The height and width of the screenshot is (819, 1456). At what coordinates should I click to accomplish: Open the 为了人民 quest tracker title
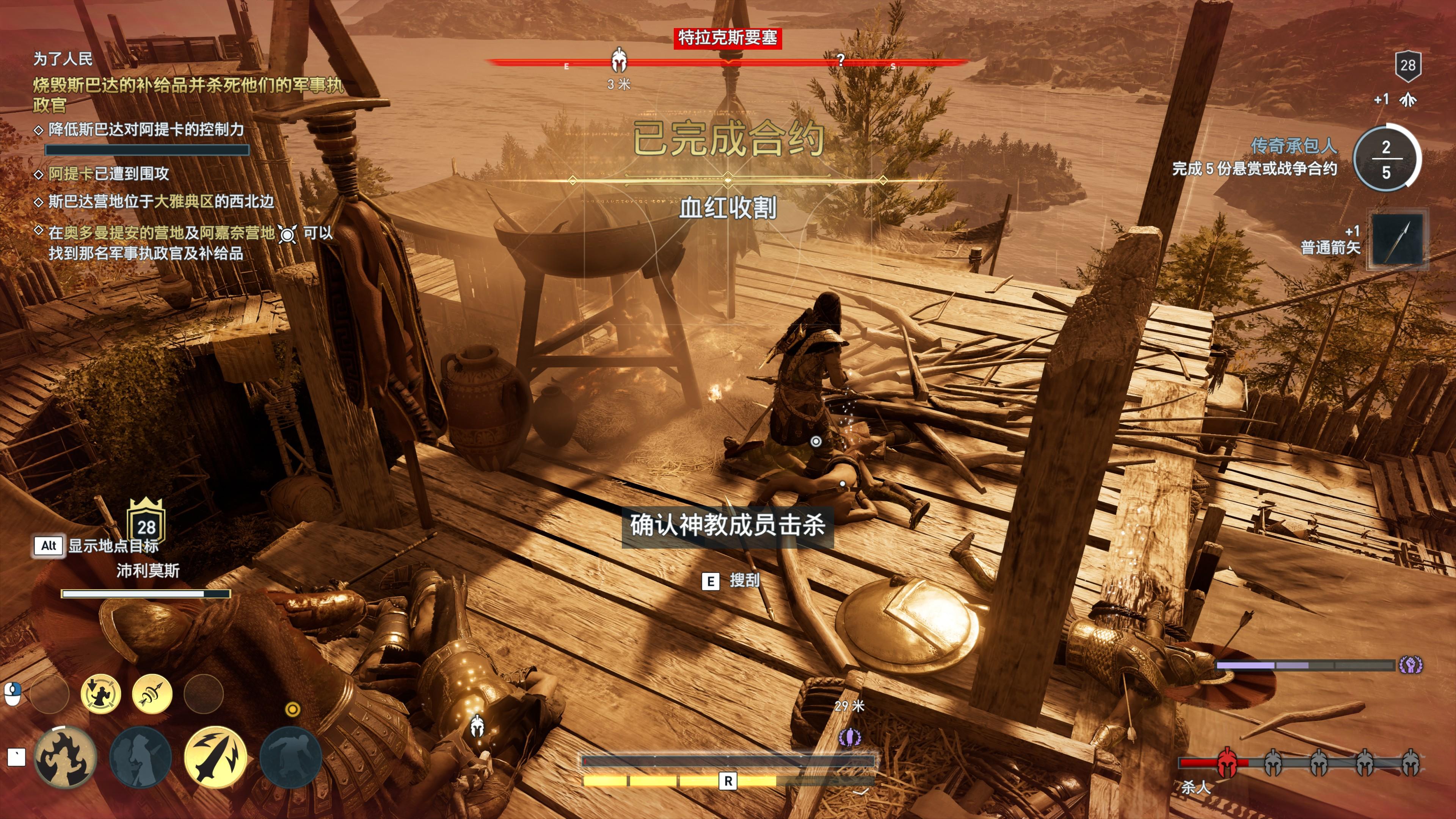coord(63,59)
